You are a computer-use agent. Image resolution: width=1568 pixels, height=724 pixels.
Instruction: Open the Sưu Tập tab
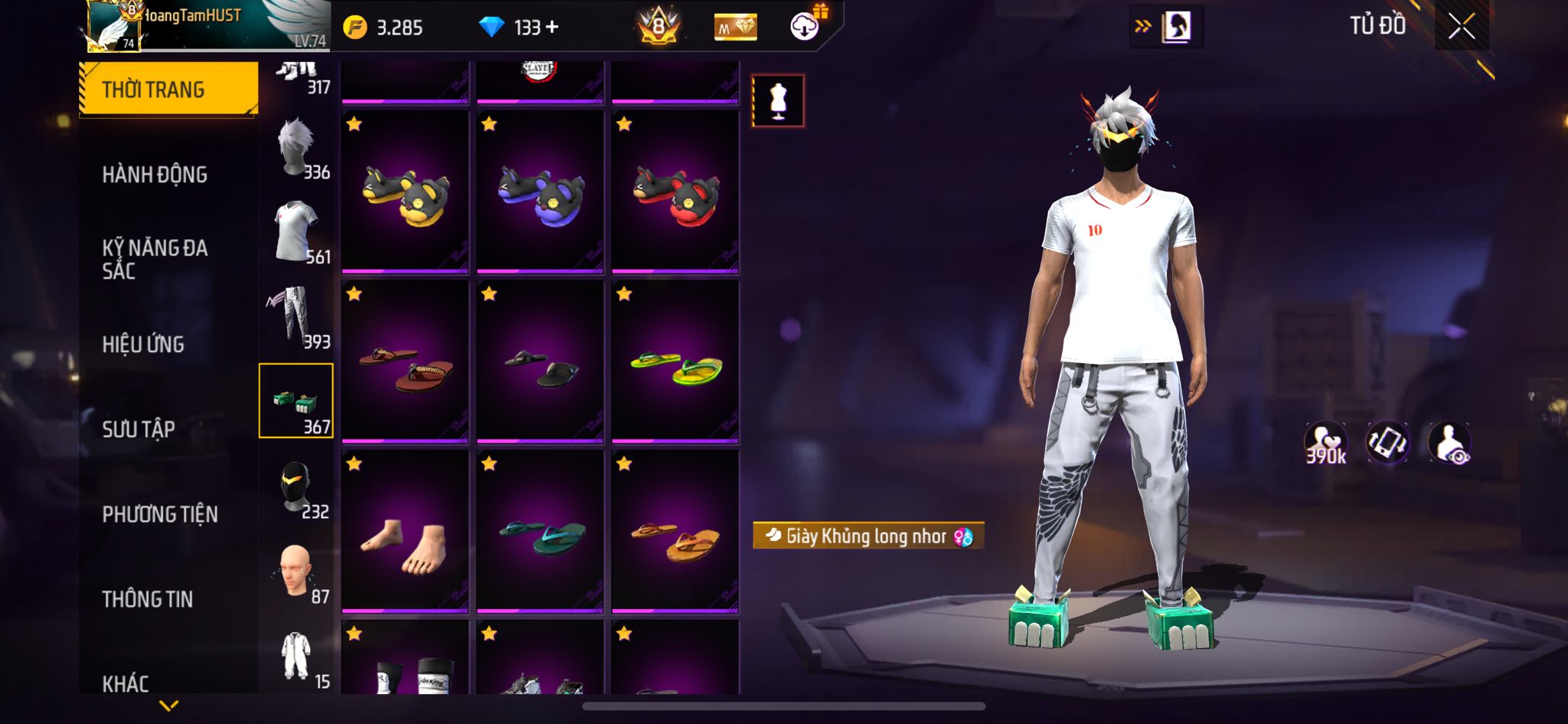pos(139,429)
